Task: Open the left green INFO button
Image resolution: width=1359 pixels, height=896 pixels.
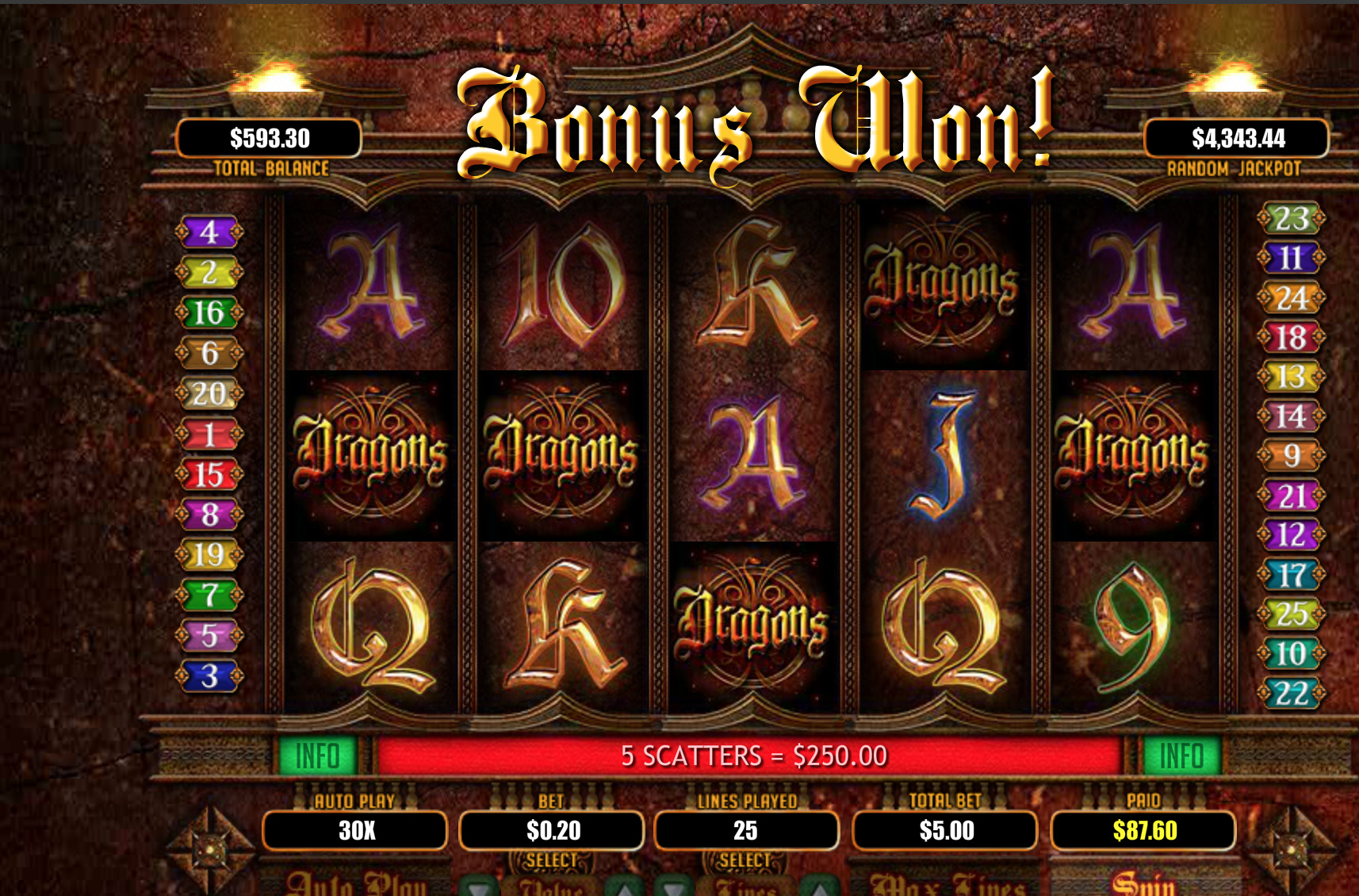Action: (318, 756)
